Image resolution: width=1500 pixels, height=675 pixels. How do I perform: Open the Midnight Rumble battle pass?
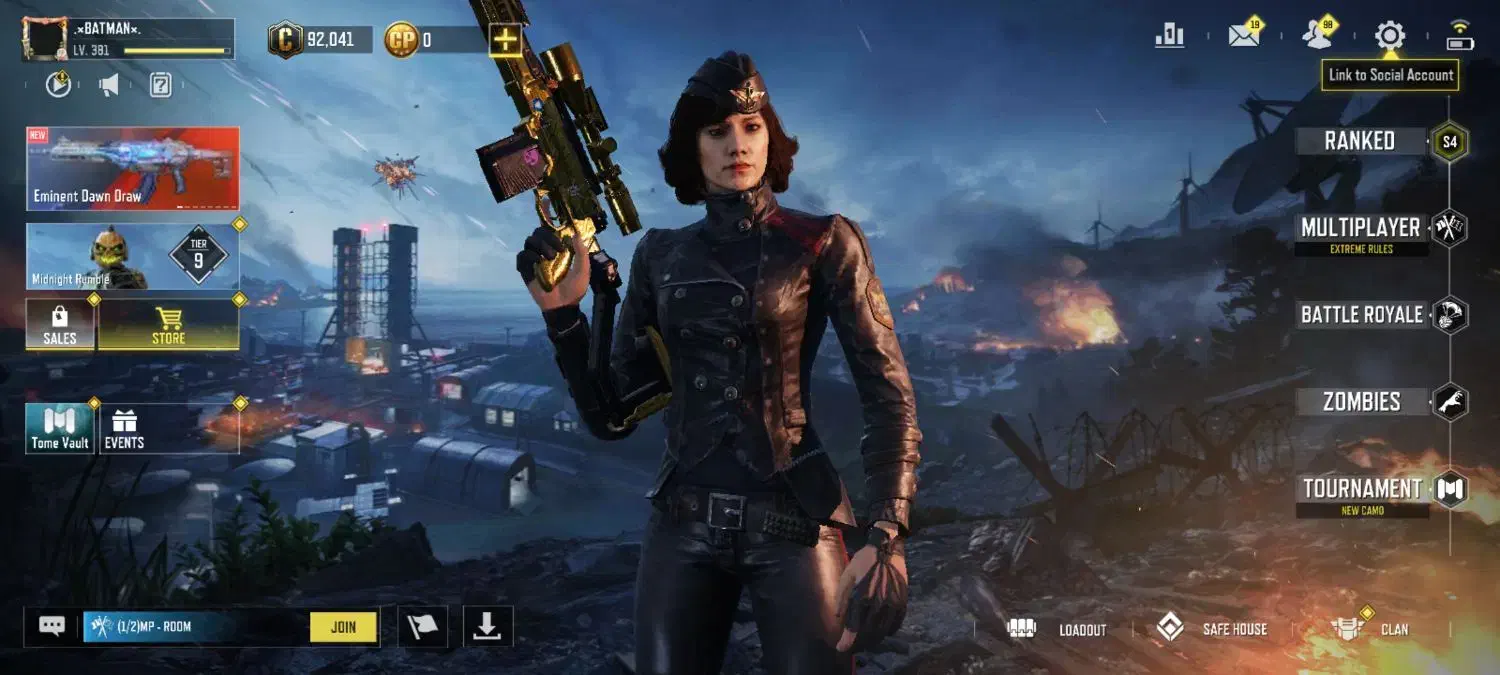[x=133, y=257]
